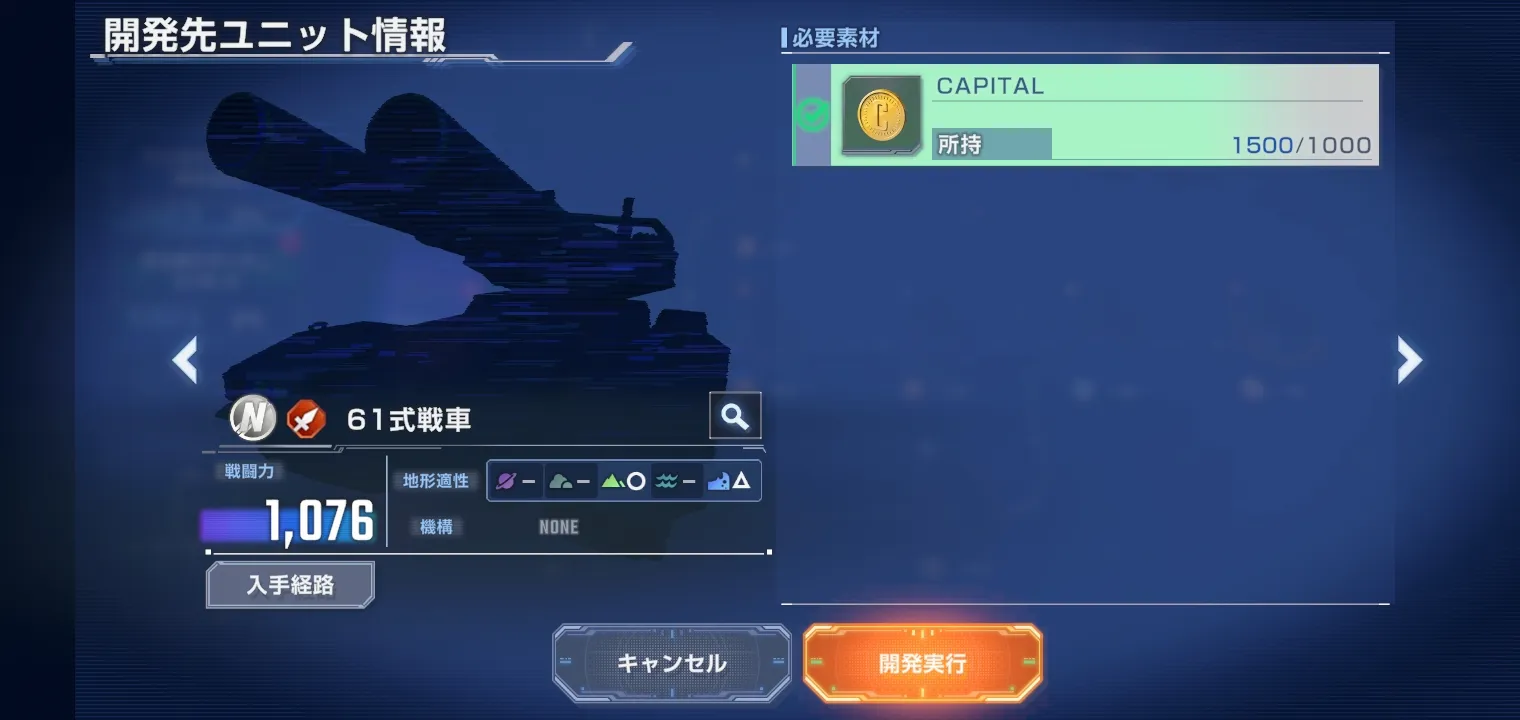Image resolution: width=1520 pixels, height=720 pixels.
Task: Toggle the green checkmark on CAPITAL material
Action: 814,113
